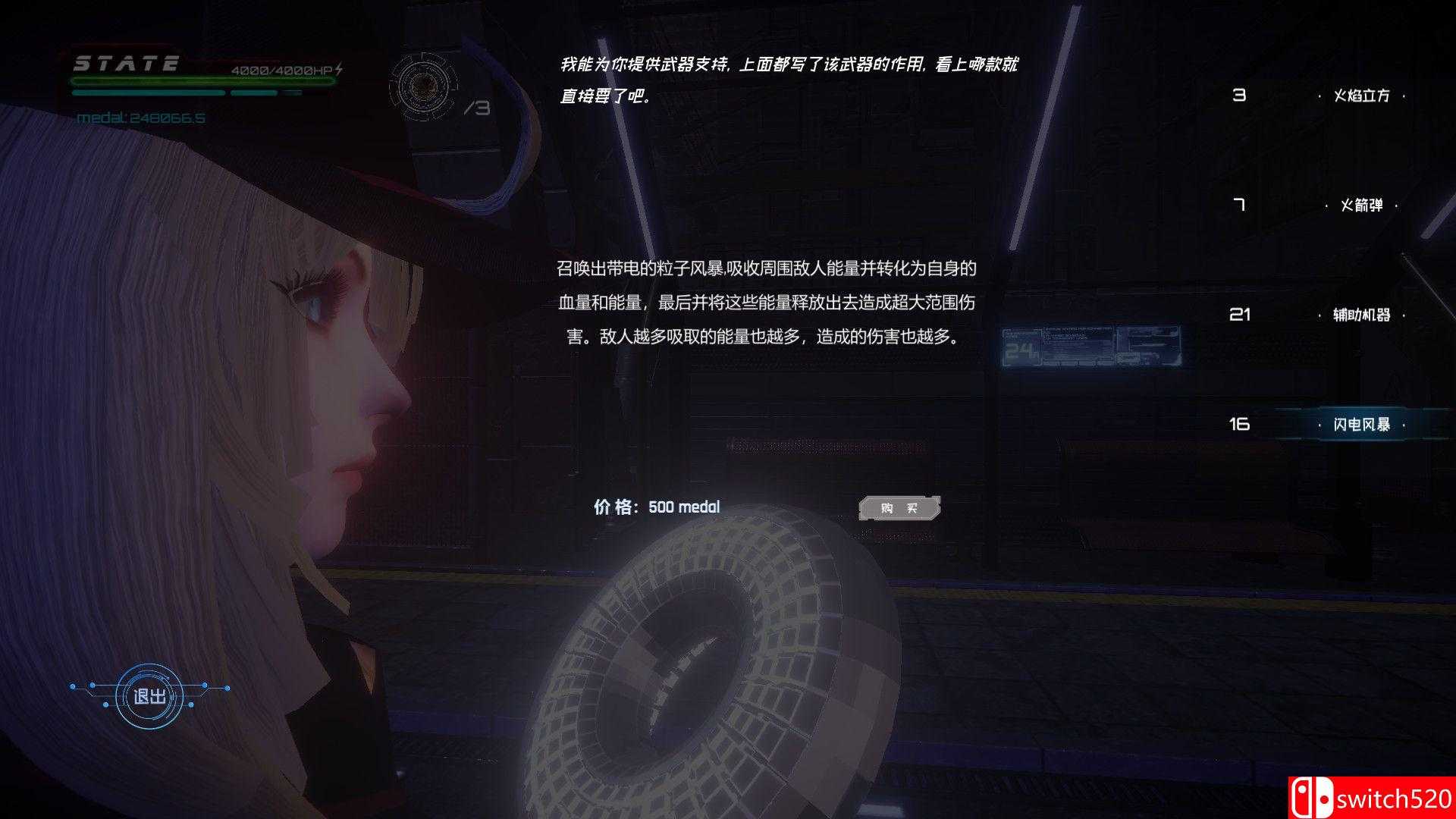
Task: Click the circular charge gauge icon
Action: [422, 86]
